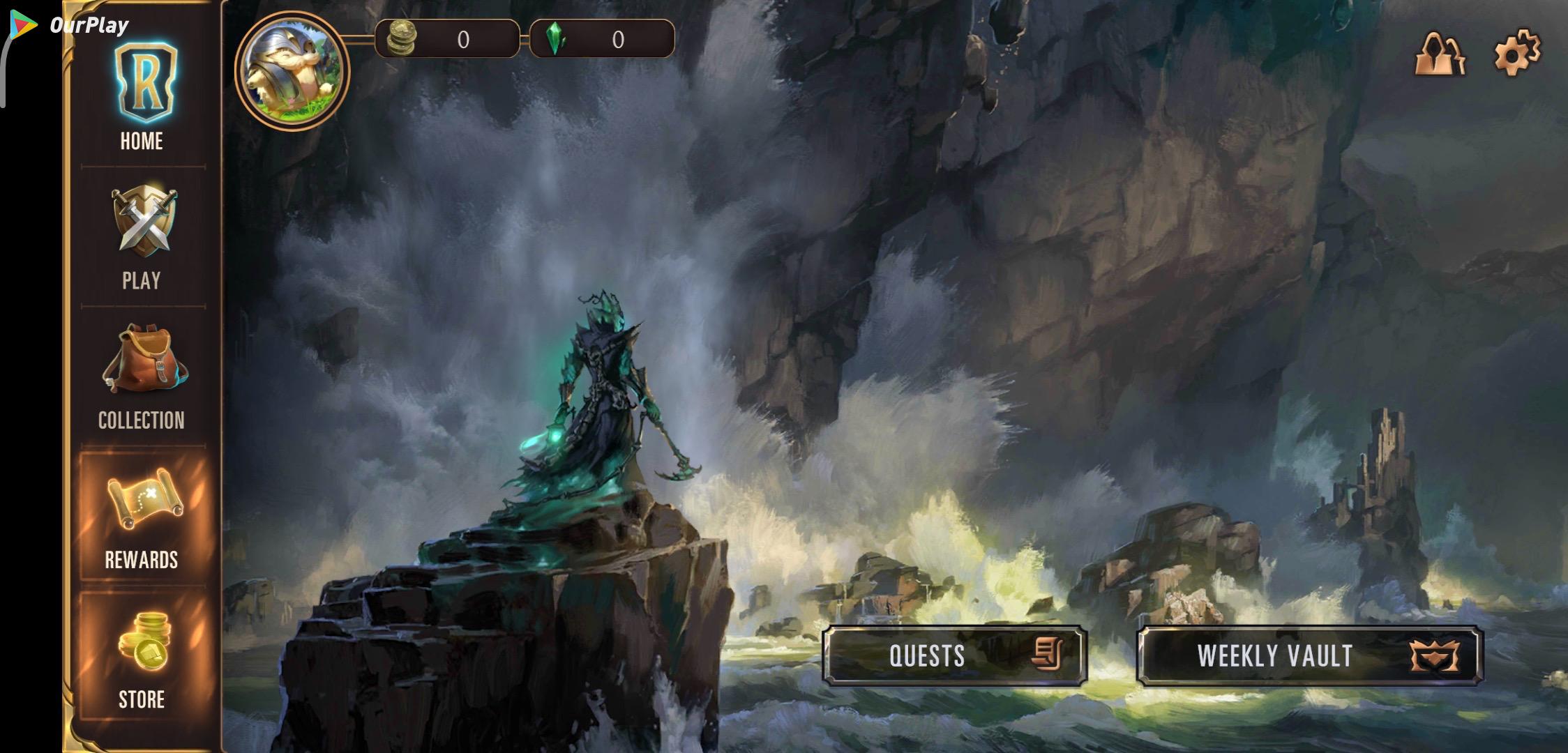Click the Poro player avatar
1568x753 pixels.
point(292,70)
